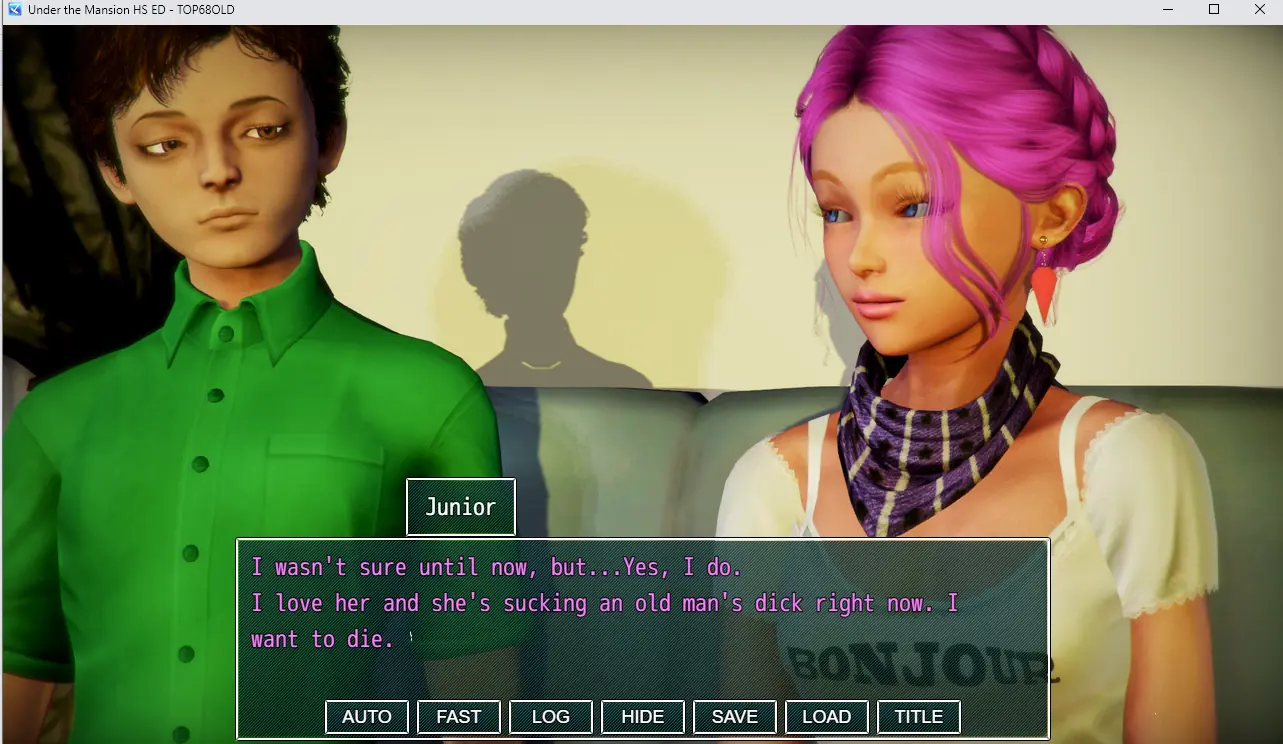
Task: Maximize the game window
Action: [x=1214, y=10]
